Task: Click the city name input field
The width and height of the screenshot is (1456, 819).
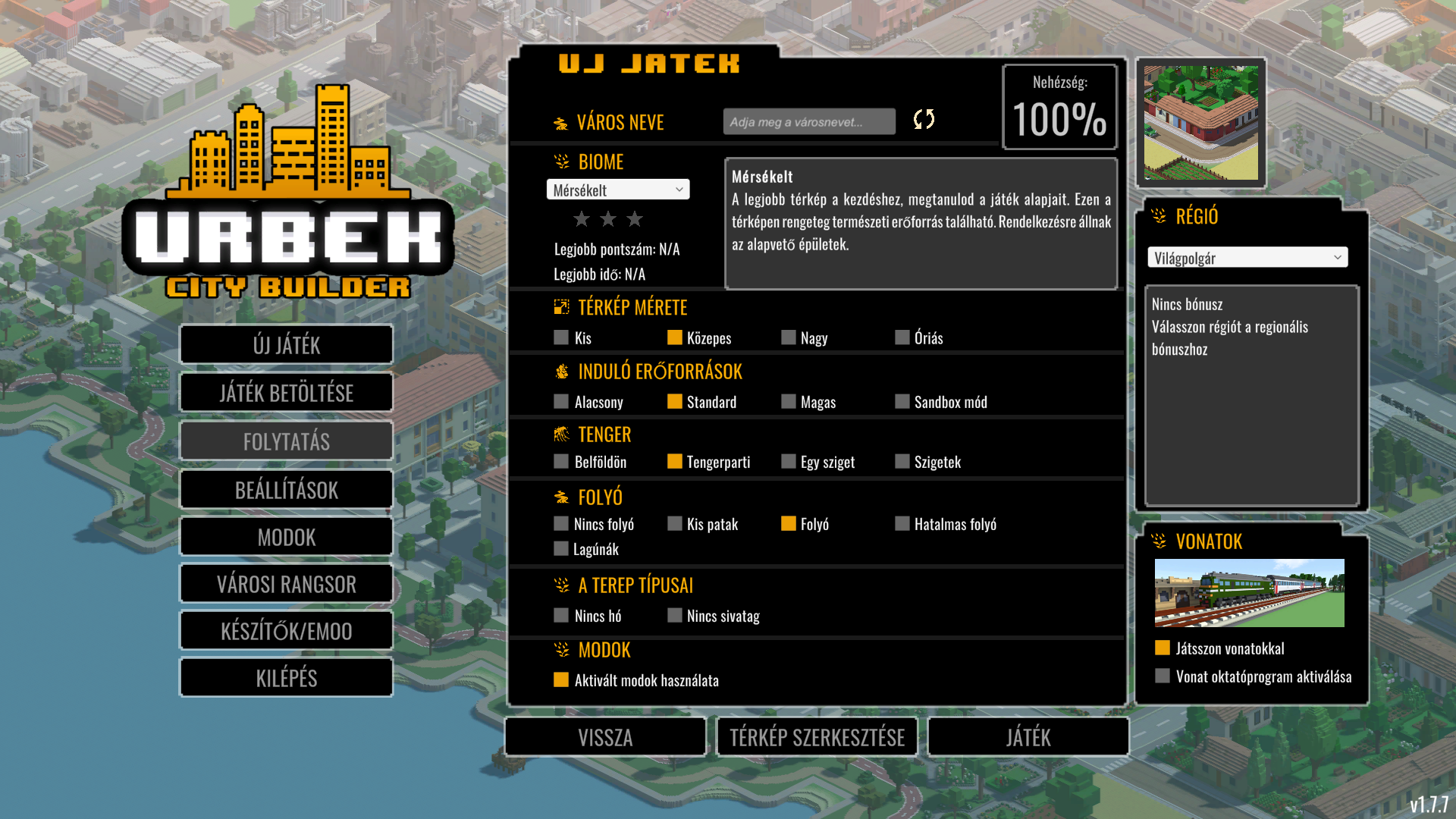Action: [808, 122]
